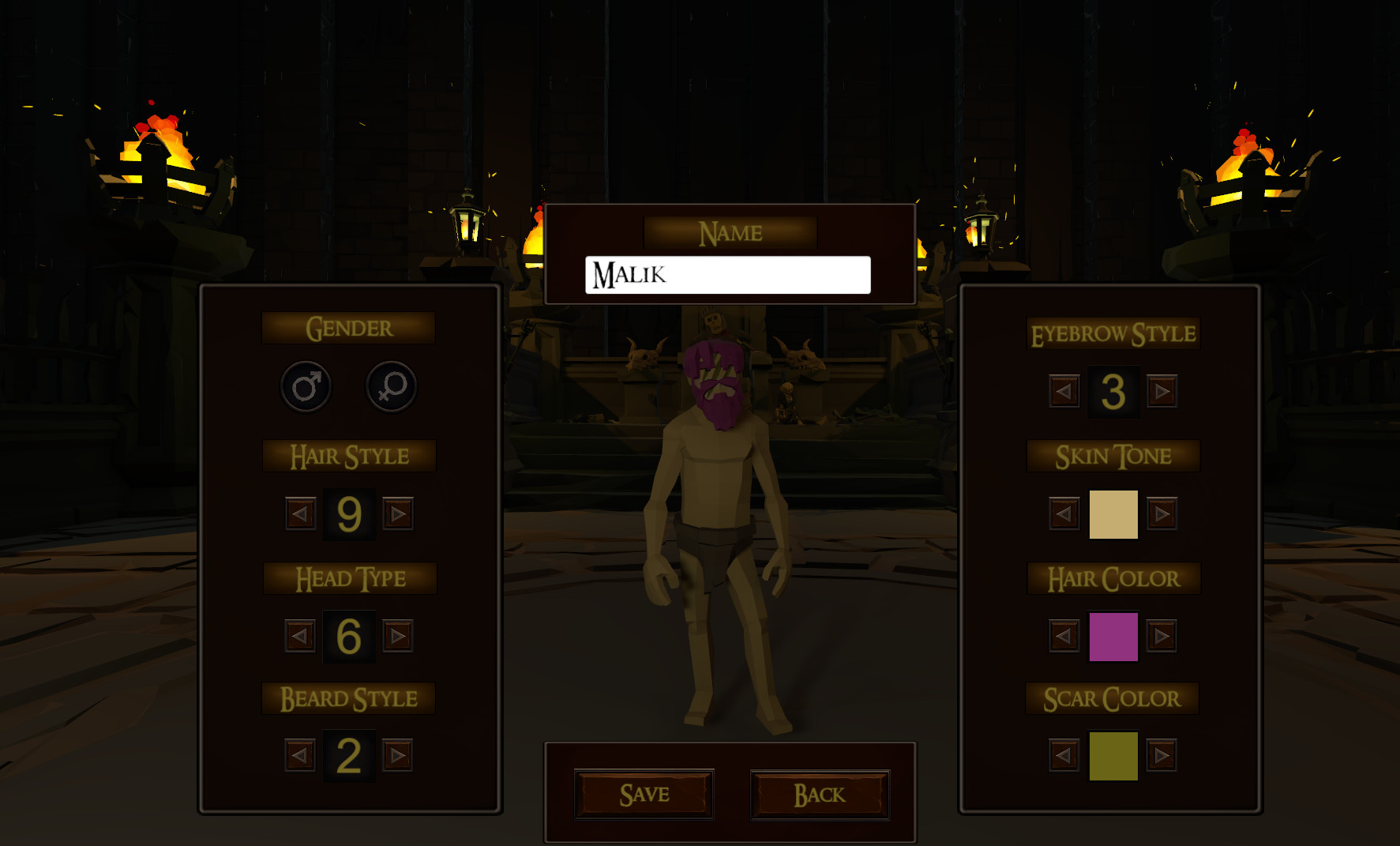This screenshot has width=1400, height=846.
Task: Click the purple Hair Color swatch
Action: 1113,634
